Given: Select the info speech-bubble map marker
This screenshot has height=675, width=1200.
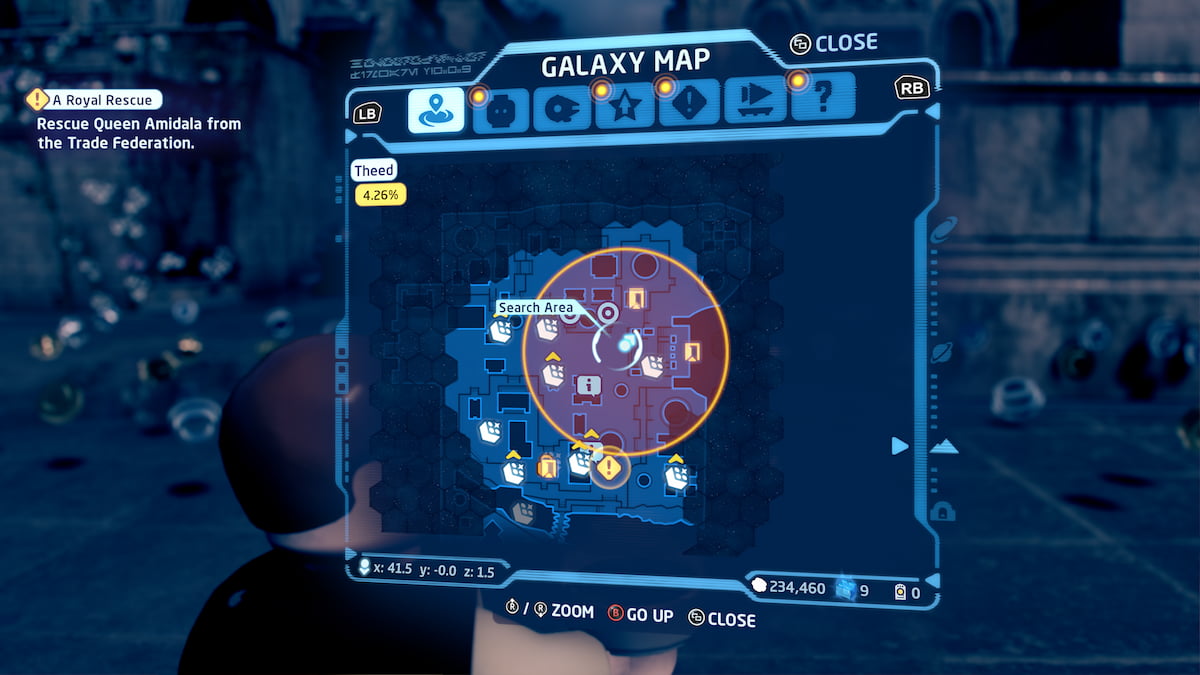Looking at the screenshot, I should (588, 384).
